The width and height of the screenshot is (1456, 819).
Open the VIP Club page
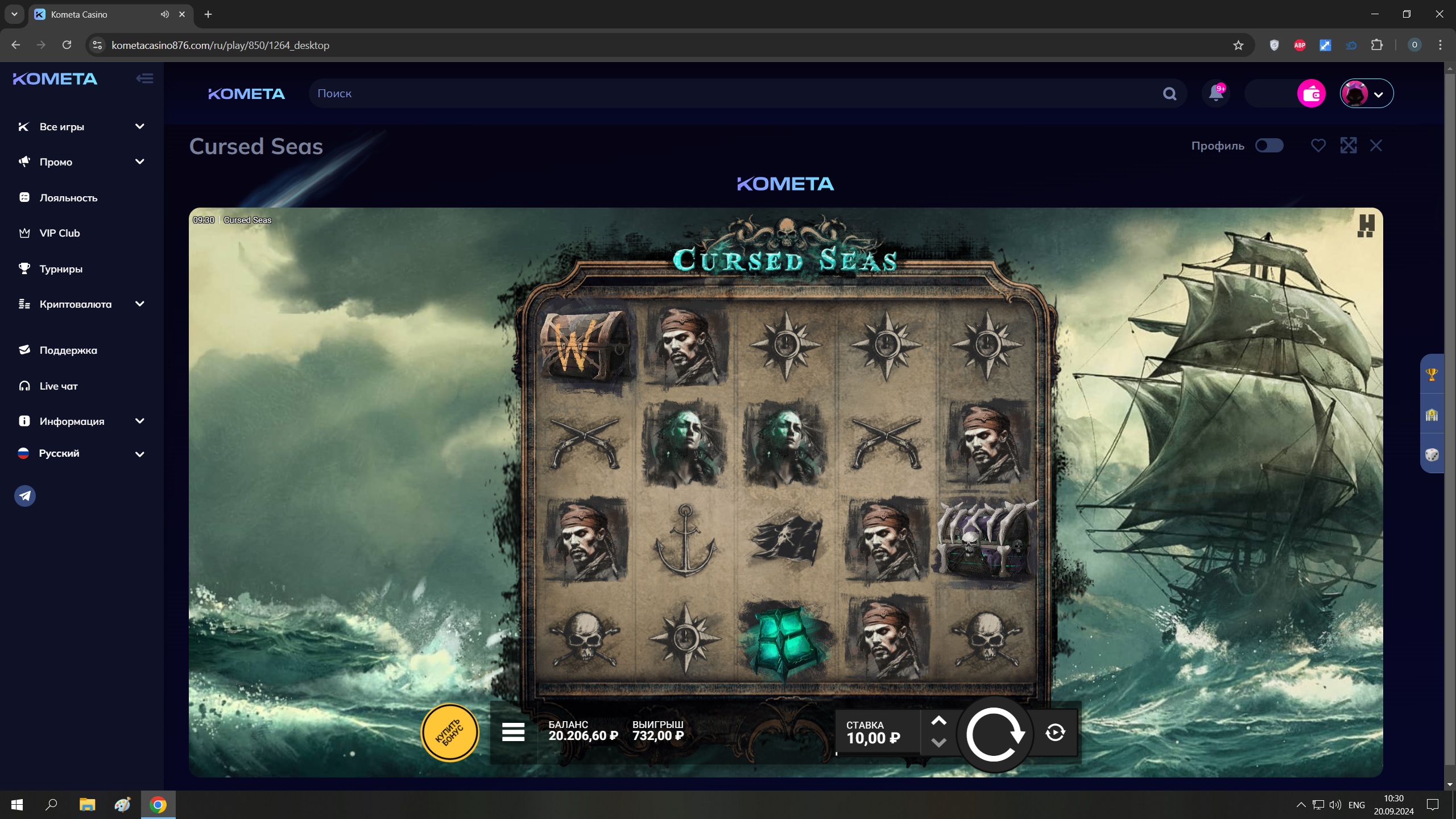point(59,233)
